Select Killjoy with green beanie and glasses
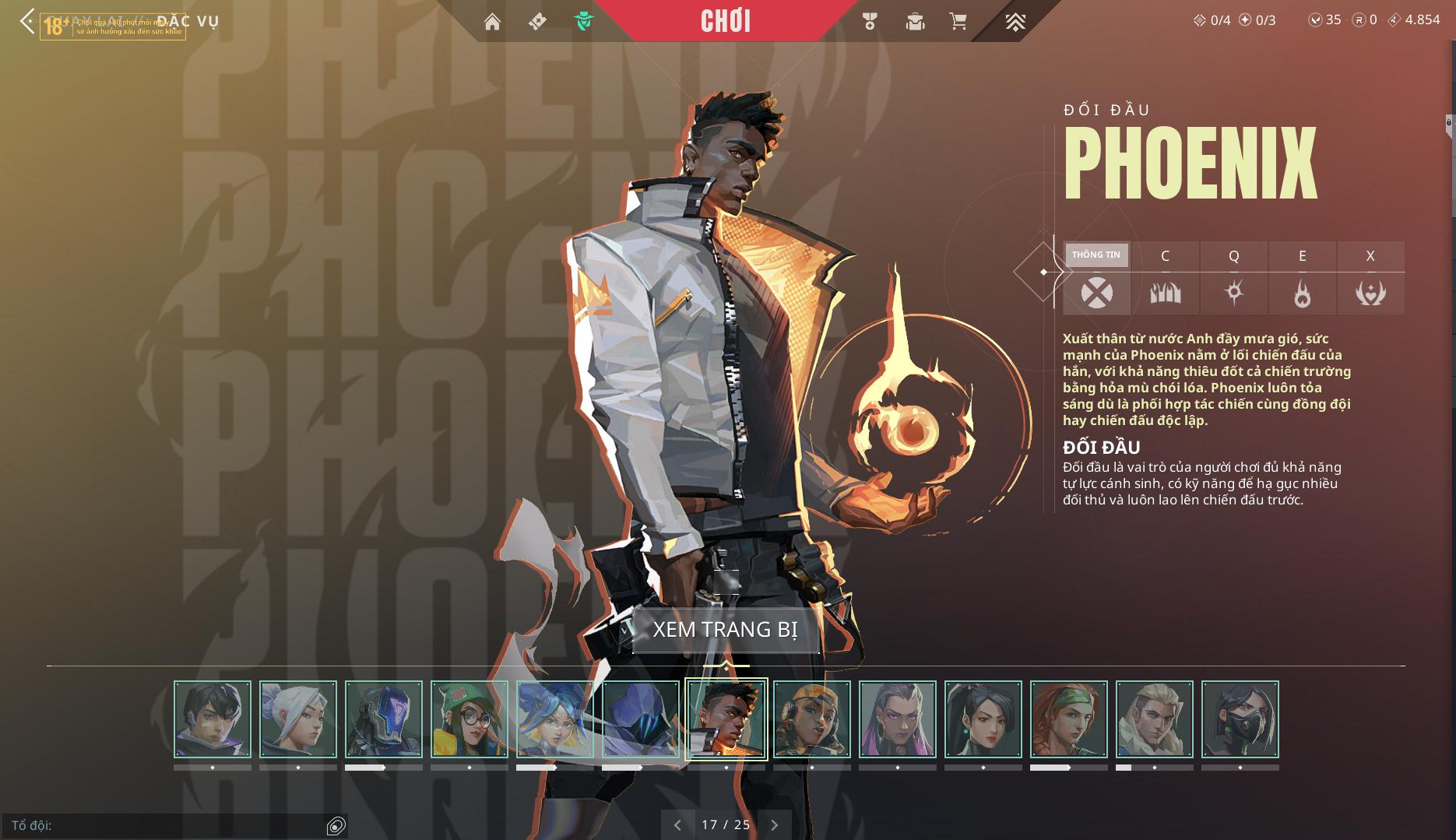The image size is (1456, 840). 470,719
